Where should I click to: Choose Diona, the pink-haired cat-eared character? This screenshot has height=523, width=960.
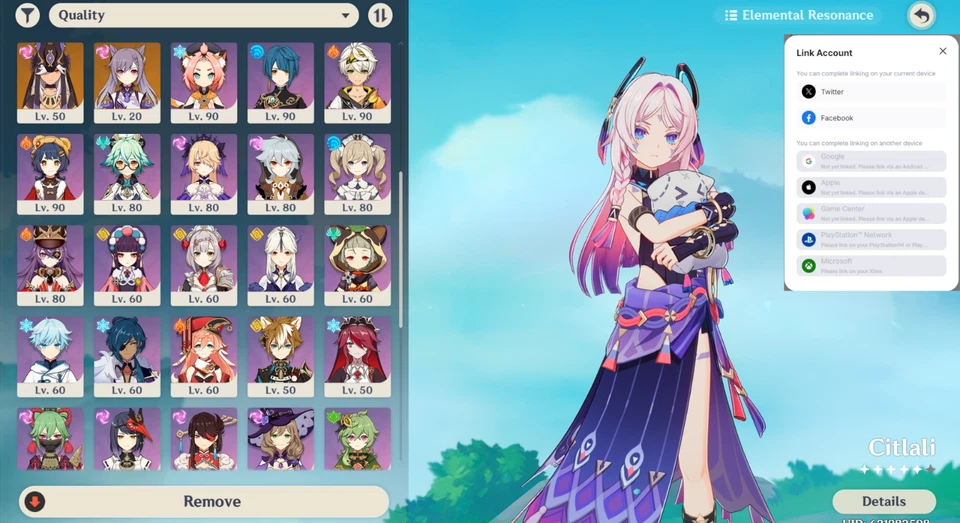tap(204, 83)
